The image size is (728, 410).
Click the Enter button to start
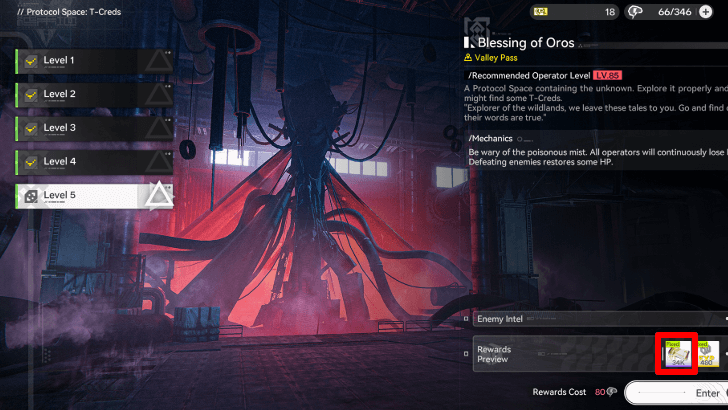tap(680, 394)
